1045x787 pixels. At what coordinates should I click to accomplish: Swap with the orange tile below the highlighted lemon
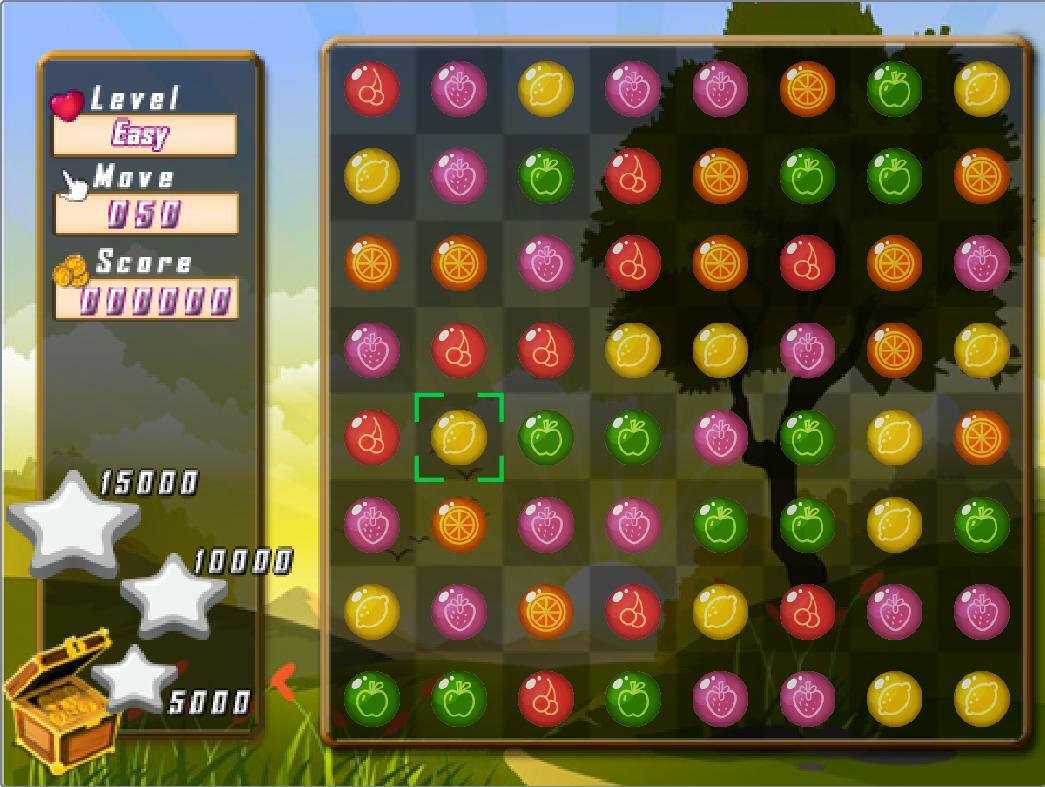click(459, 524)
